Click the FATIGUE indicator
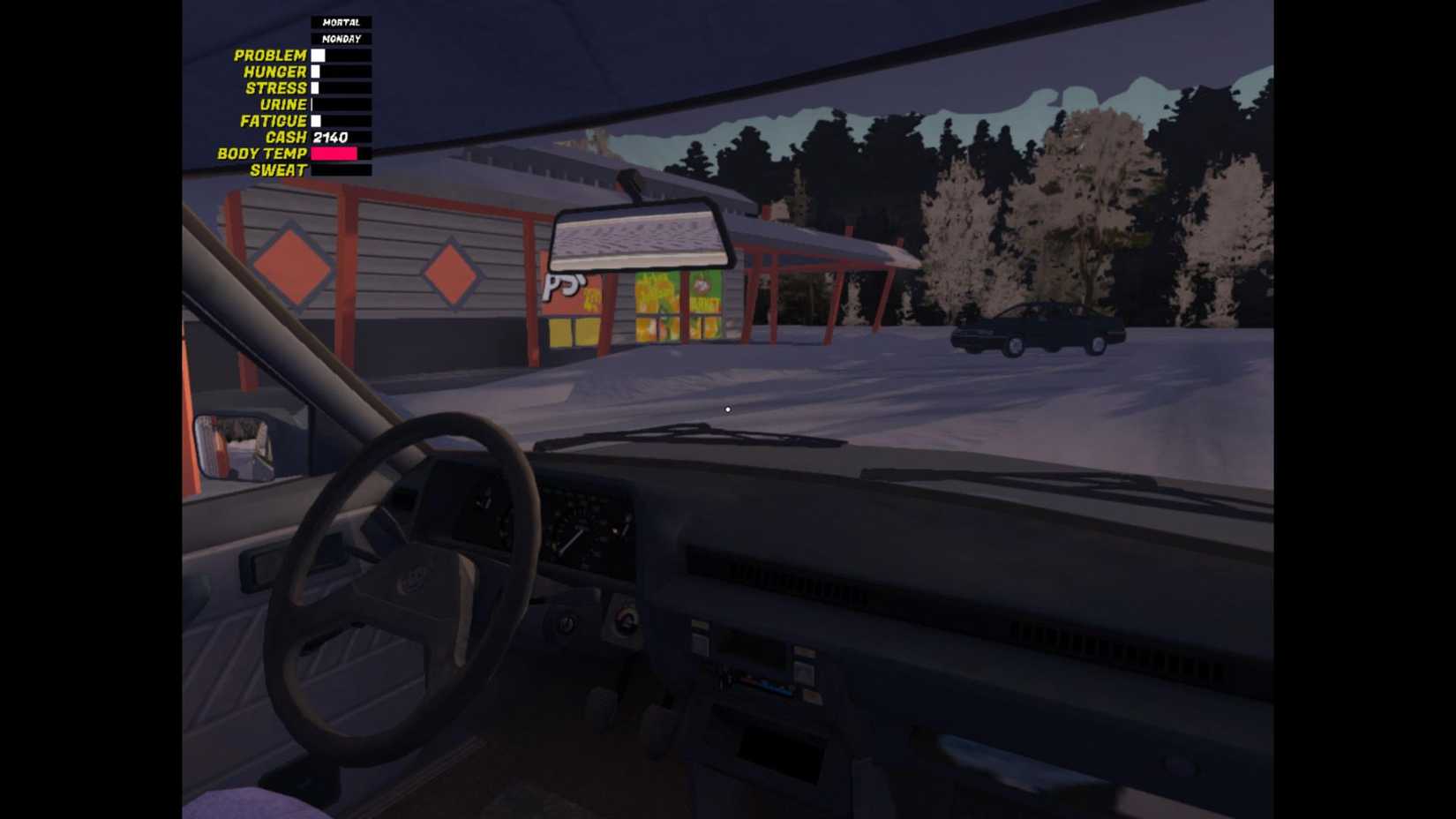This screenshot has height=819, width=1456. point(318,120)
